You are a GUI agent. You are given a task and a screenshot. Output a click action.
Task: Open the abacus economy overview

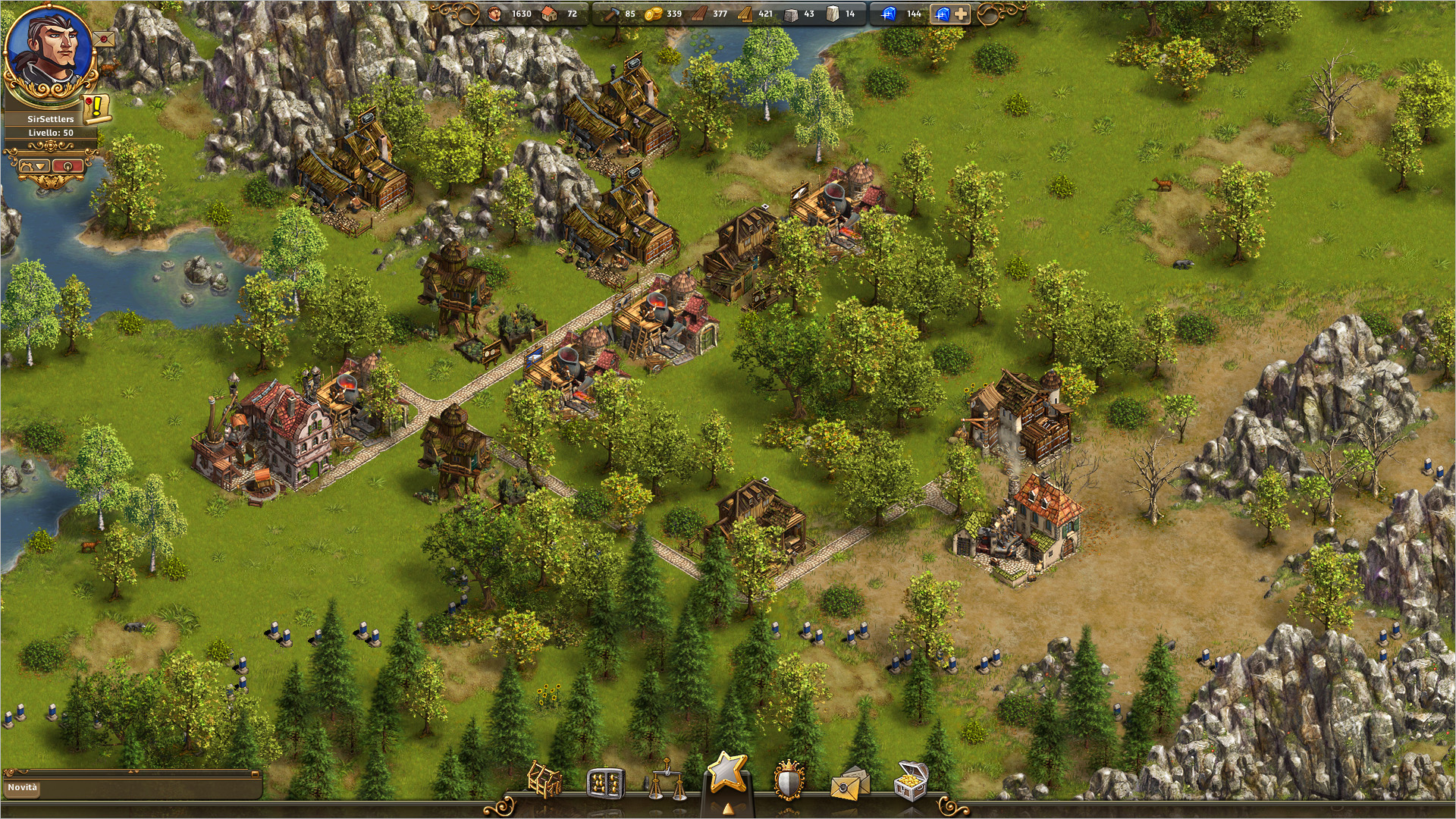[x=605, y=783]
